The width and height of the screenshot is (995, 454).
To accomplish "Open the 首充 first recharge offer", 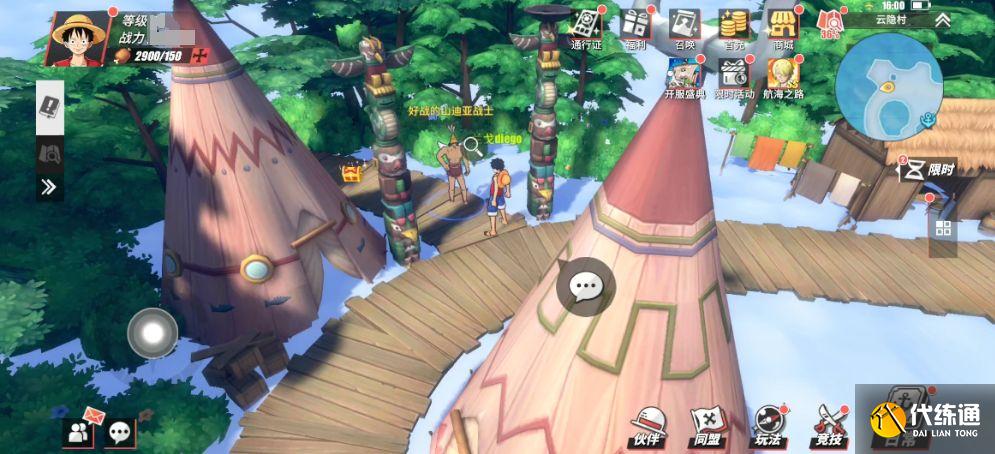I will point(734,28).
